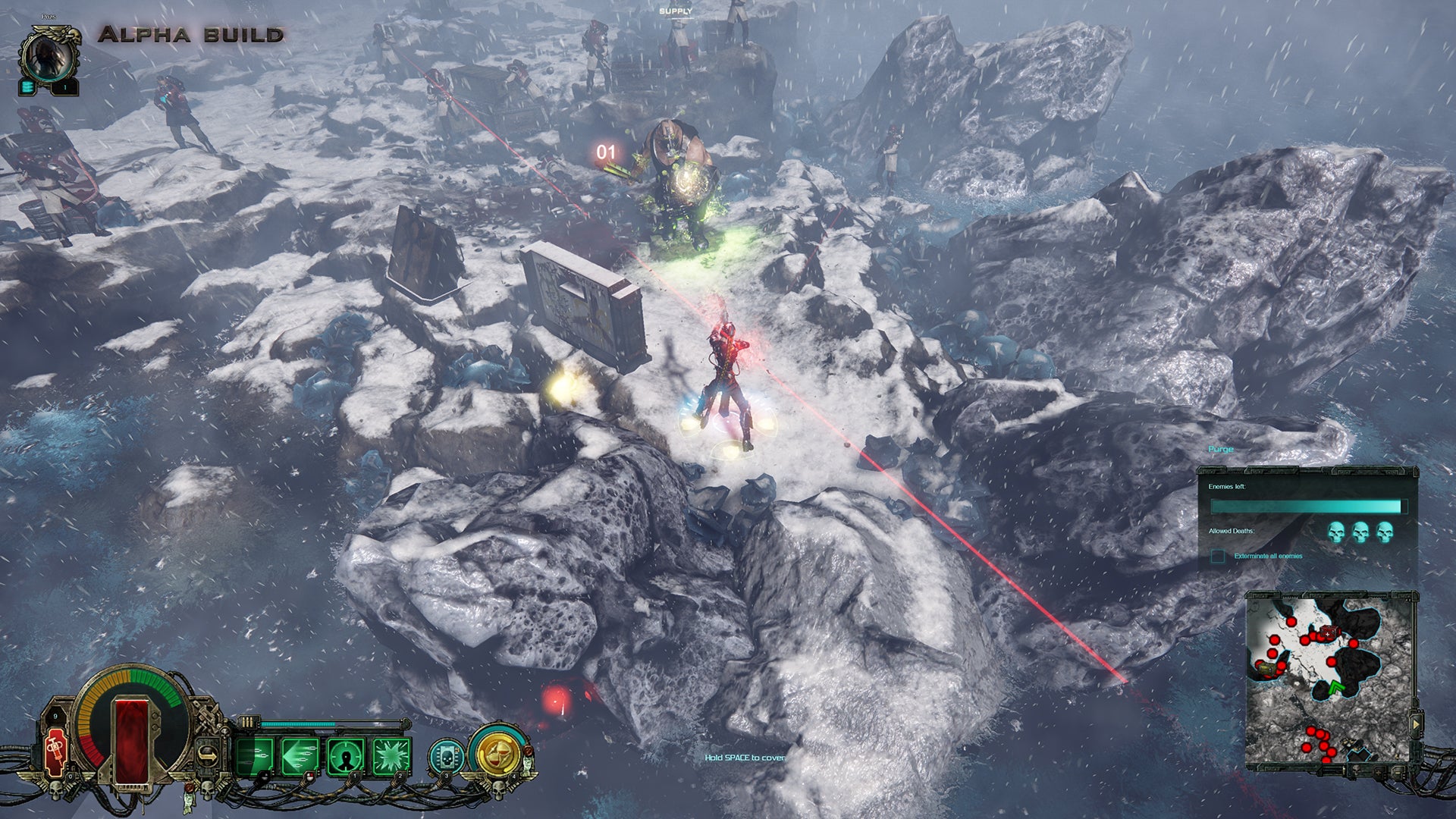1456x819 pixels.
Task: Activate the arrow volley shot skill
Action: click(300, 756)
